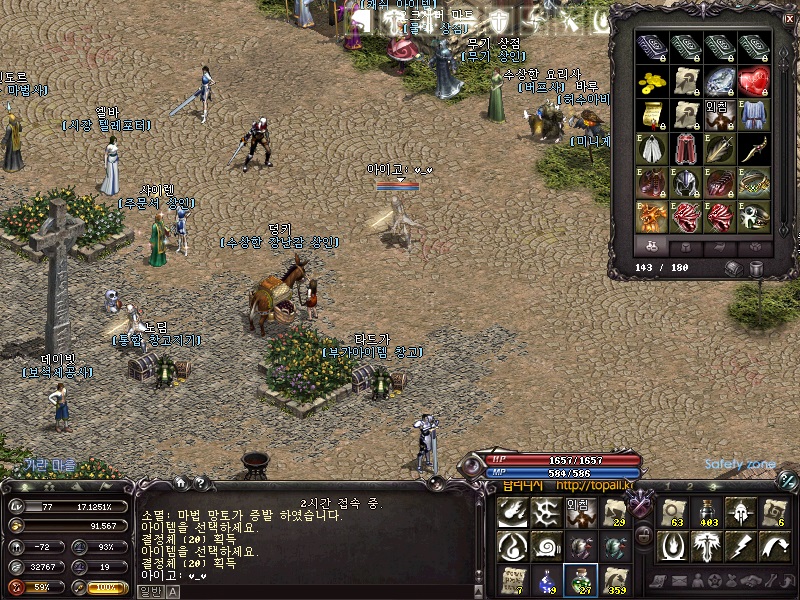
Task: Select the equipped steel helmet
Action: coord(687,183)
